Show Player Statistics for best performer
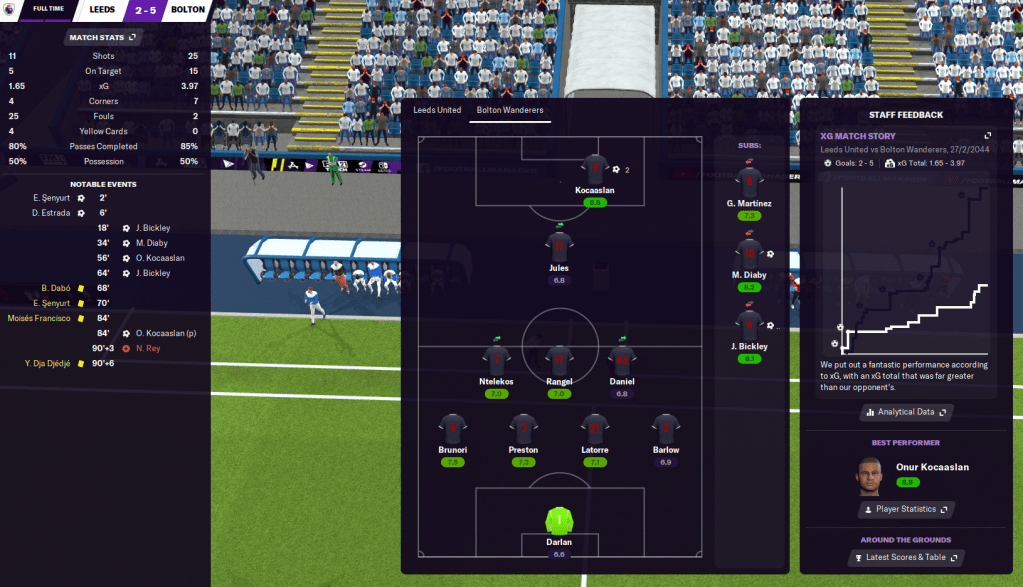This screenshot has width=1023, height=587. pos(906,509)
